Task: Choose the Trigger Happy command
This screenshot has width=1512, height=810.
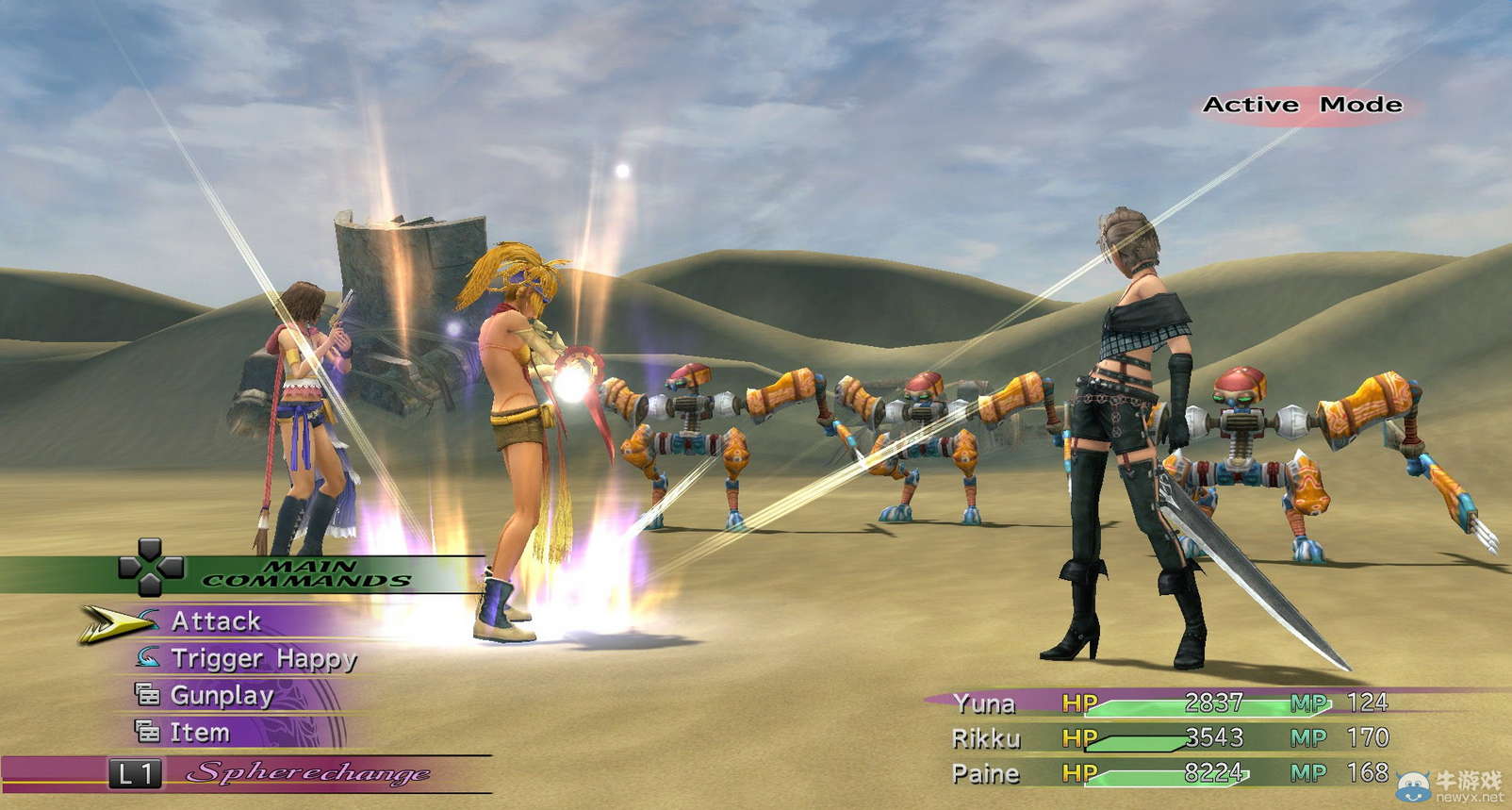Action: [263, 658]
